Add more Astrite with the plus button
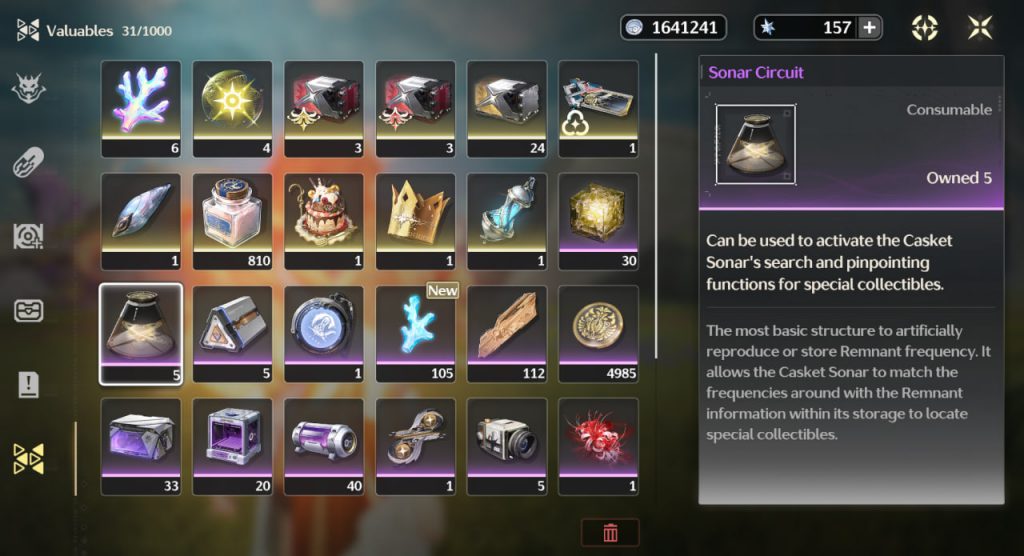Image resolution: width=1024 pixels, height=556 pixels. tap(870, 28)
